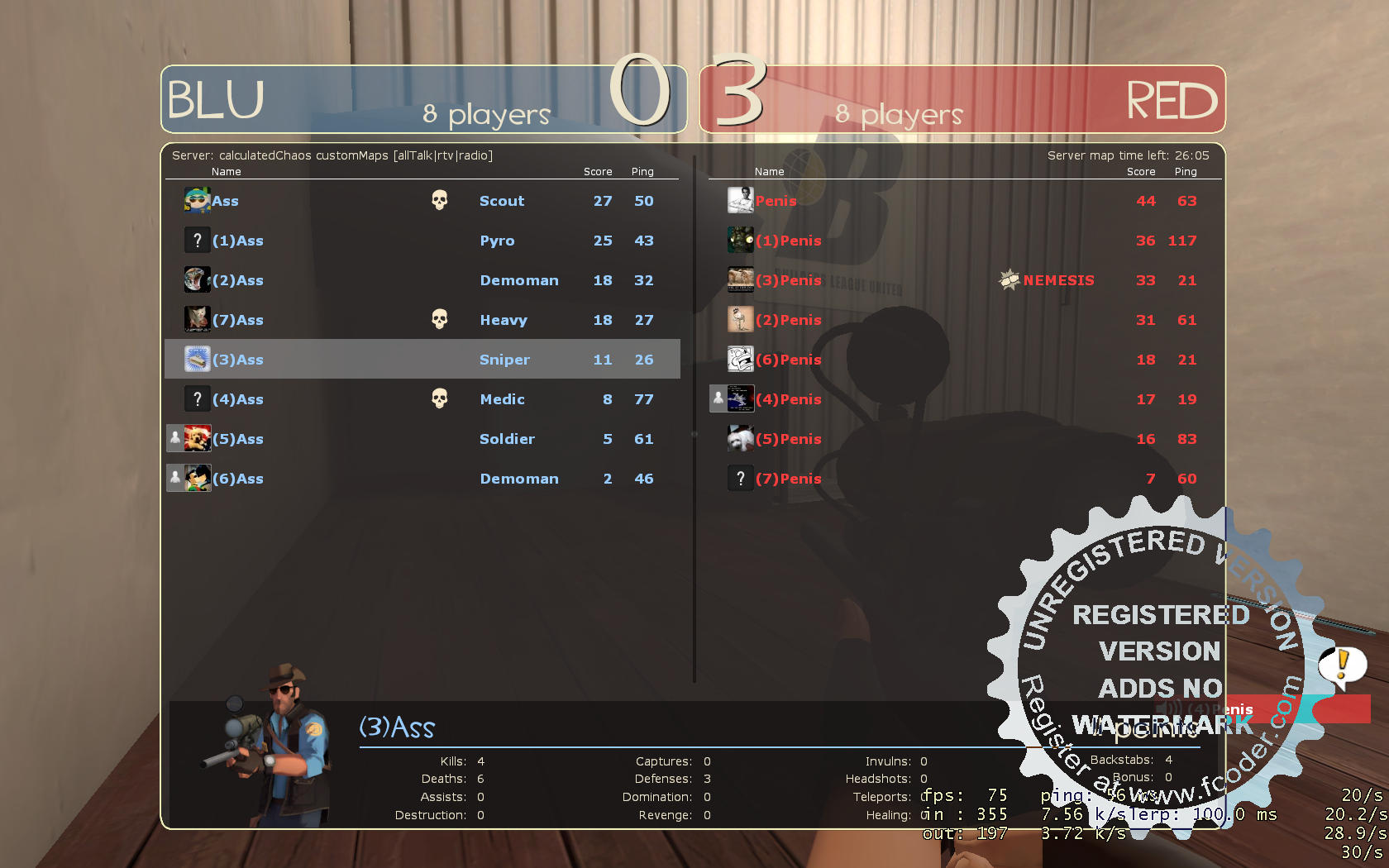1389x868 pixels.
Task: Select the highlighted (3)Ass Sniper row
Action: click(x=422, y=359)
